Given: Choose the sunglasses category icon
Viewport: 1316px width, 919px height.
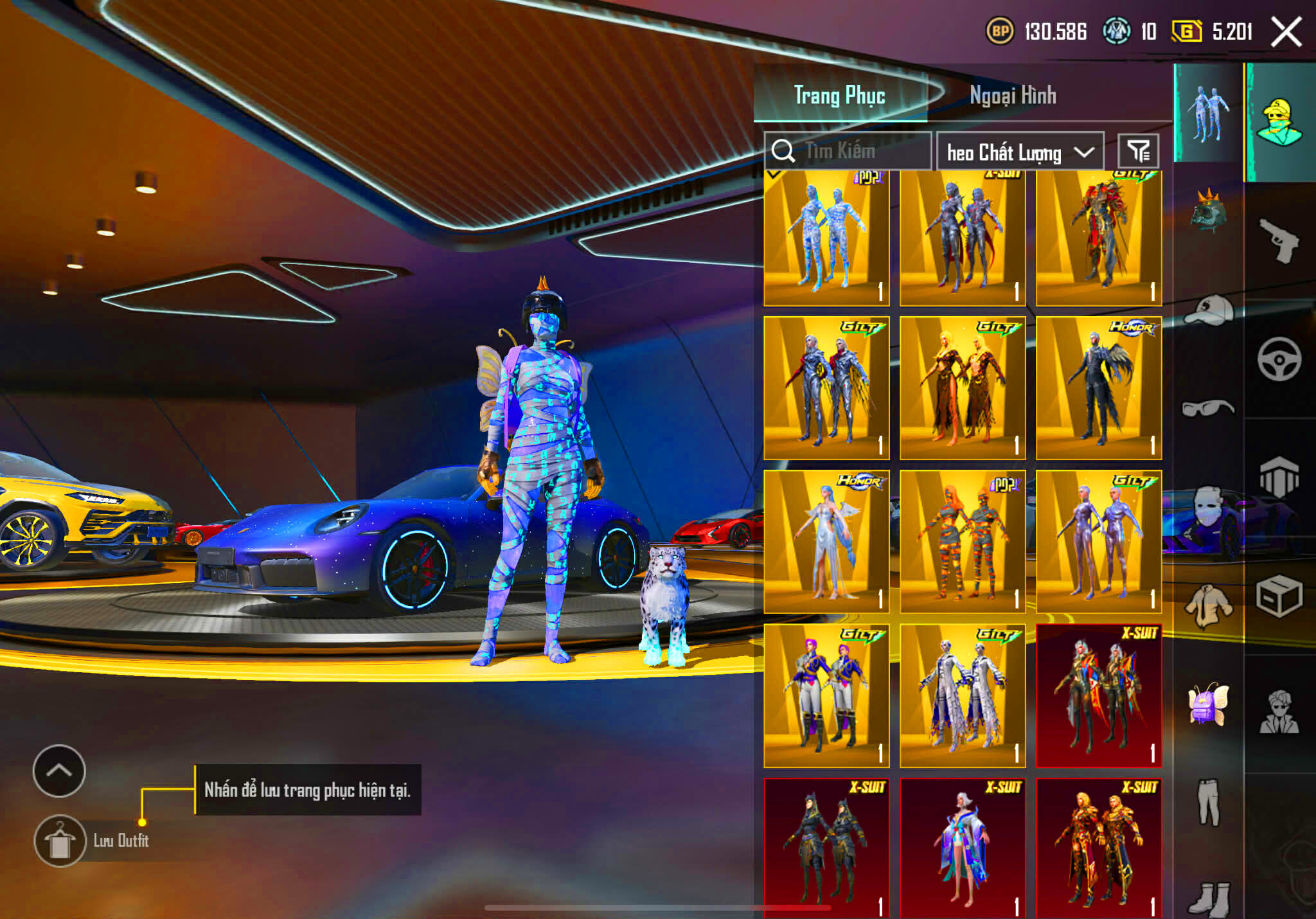Looking at the screenshot, I should point(1208,407).
